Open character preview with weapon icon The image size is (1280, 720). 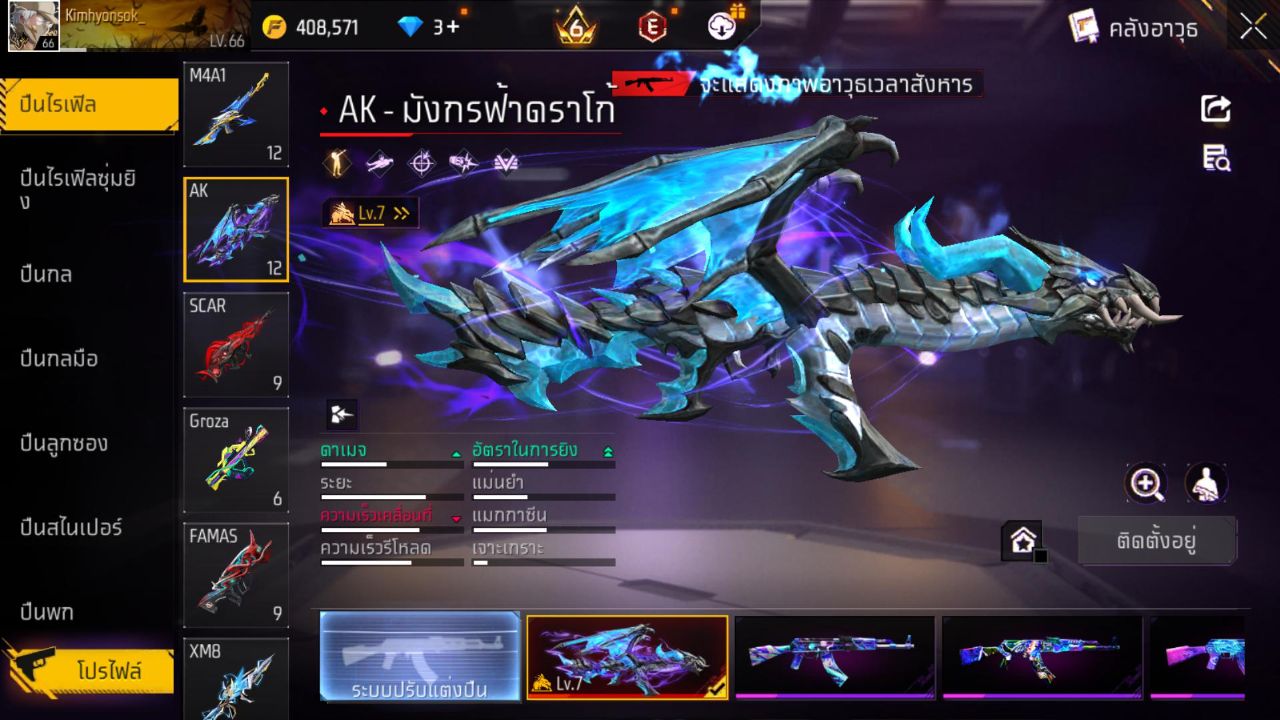[1205, 484]
